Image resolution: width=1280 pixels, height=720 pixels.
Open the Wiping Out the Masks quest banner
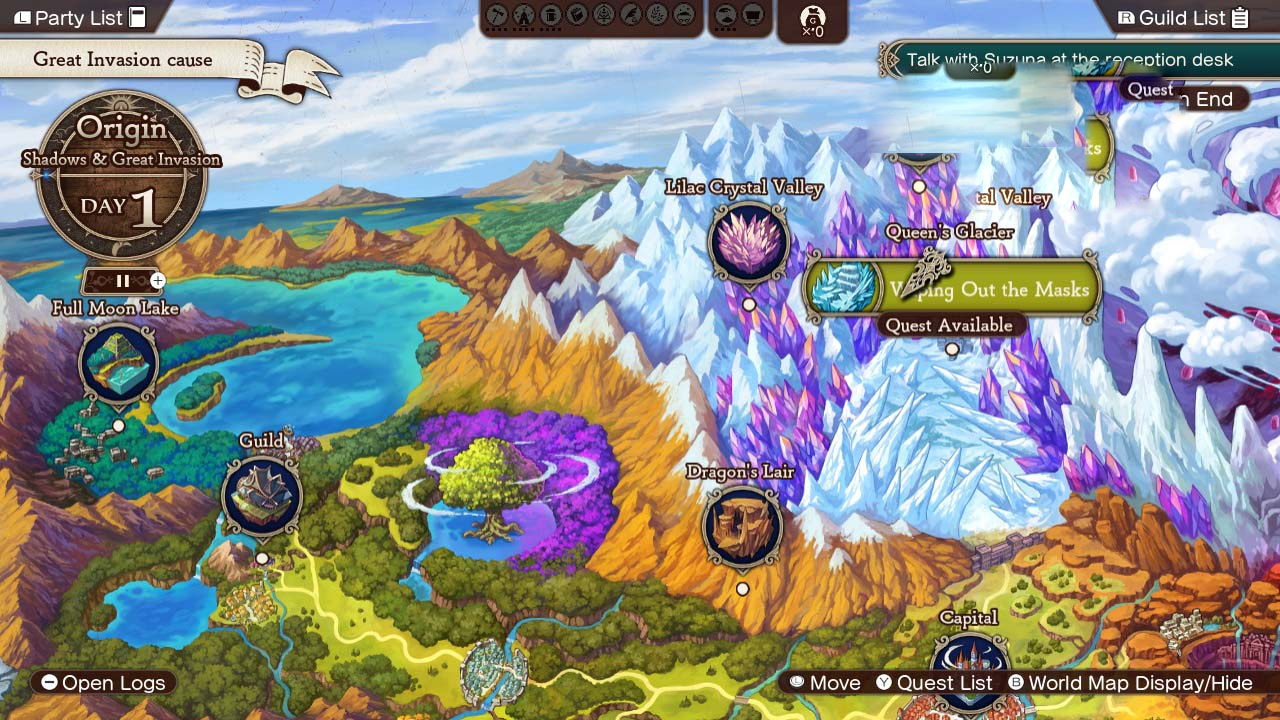pos(954,289)
